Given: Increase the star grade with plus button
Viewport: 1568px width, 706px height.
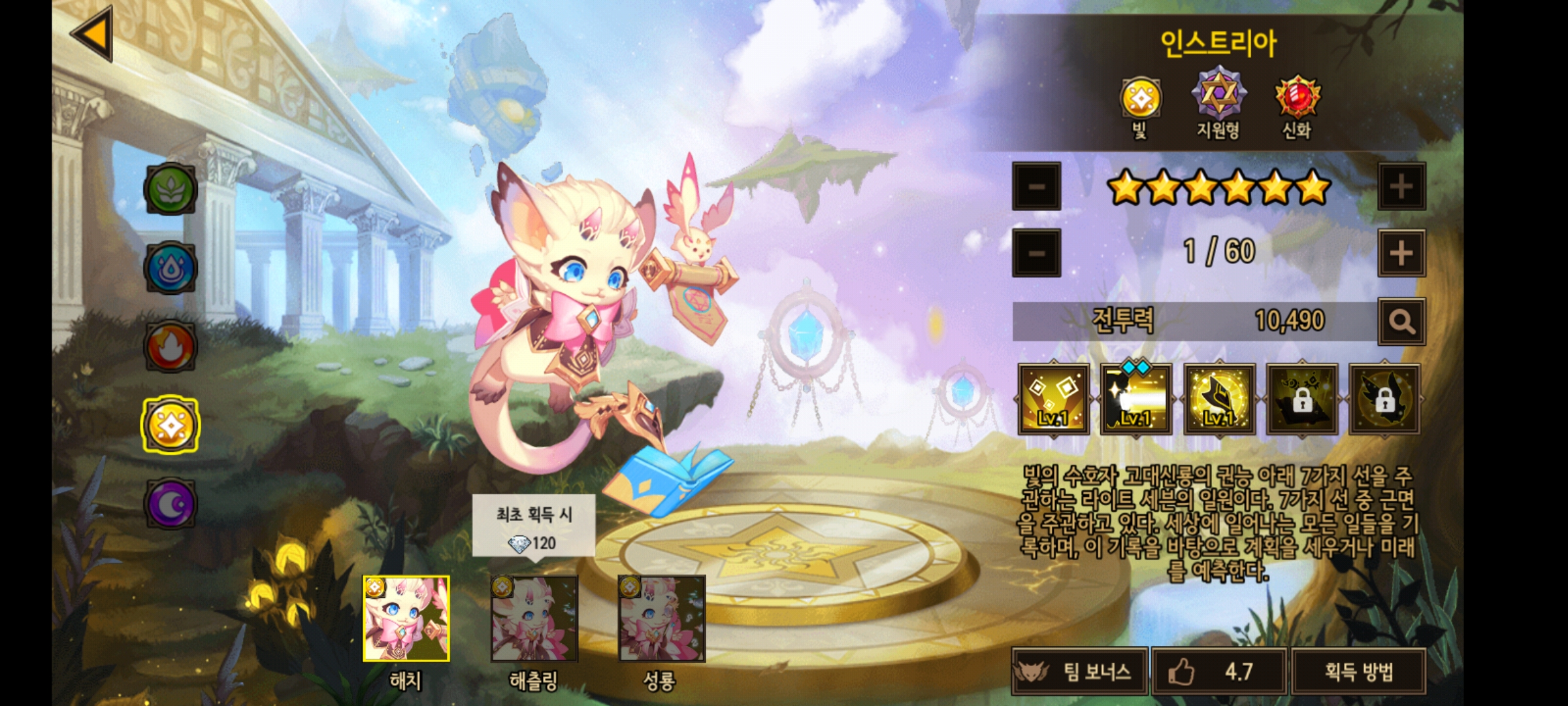Looking at the screenshot, I should coord(1401,187).
